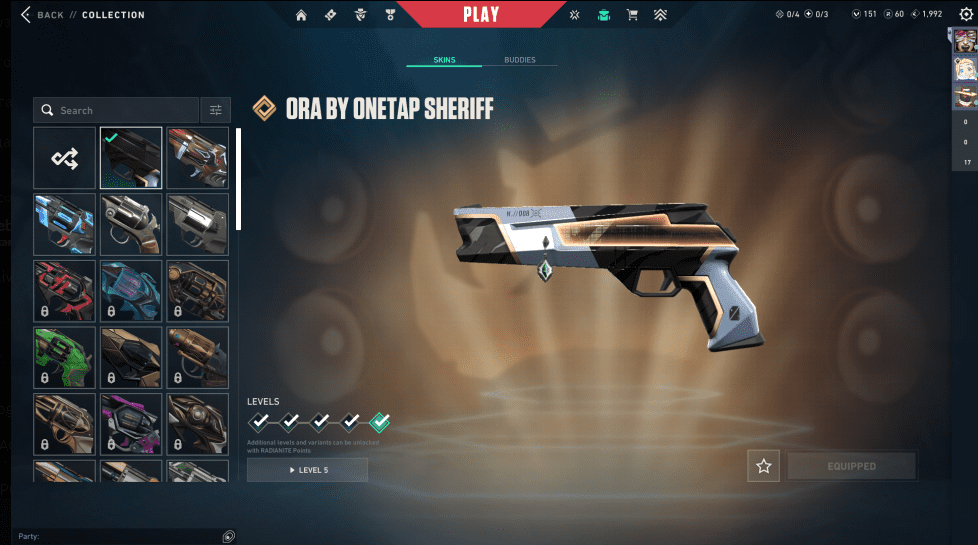The width and height of the screenshot is (978, 545).
Task: Select the blue lightning Sheriff skin
Action: click(x=65, y=224)
